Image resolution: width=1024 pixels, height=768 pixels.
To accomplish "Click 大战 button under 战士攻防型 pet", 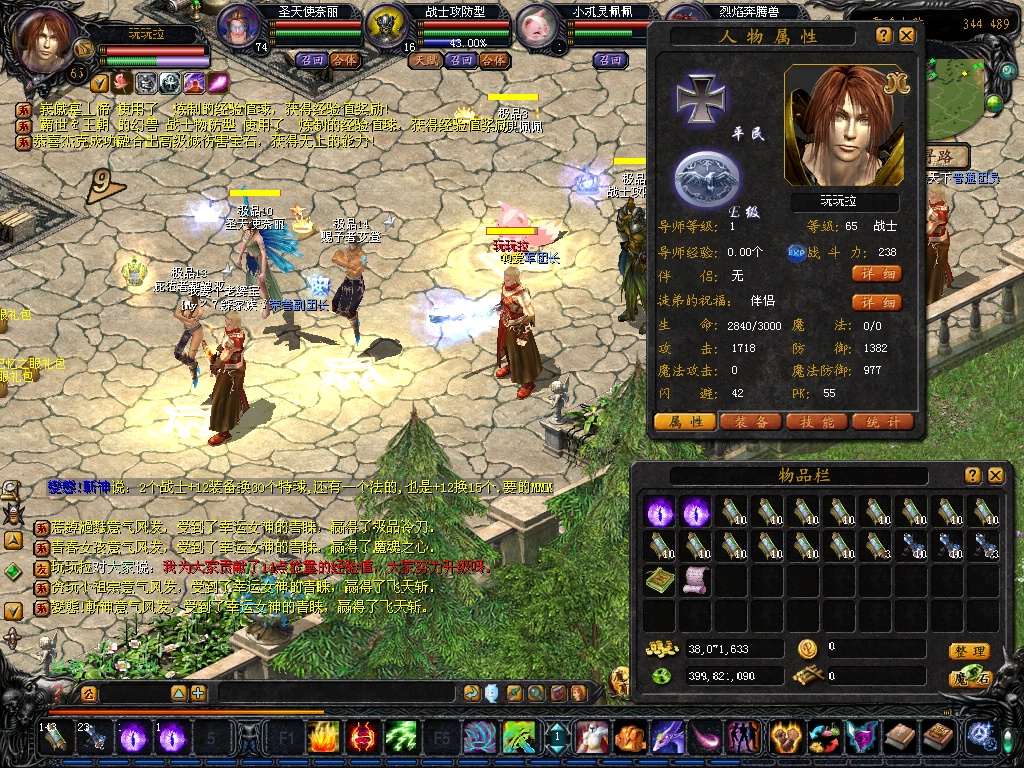I will tap(426, 60).
